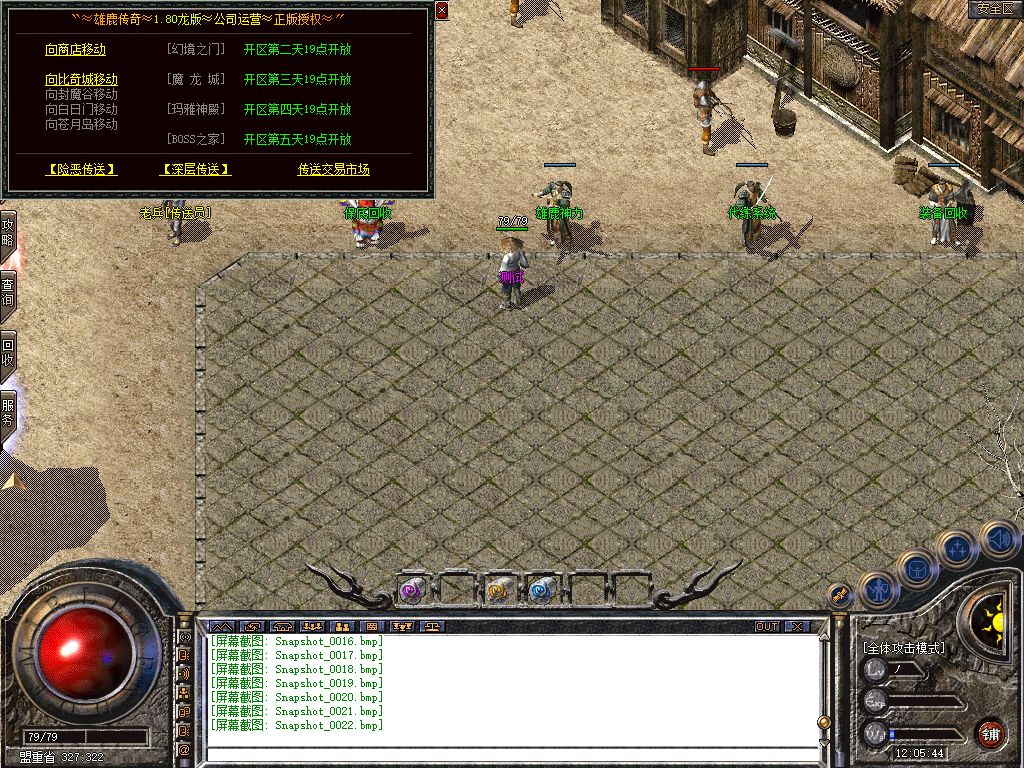
Task: Close the teleport dialog window
Action: click(x=442, y=10)
